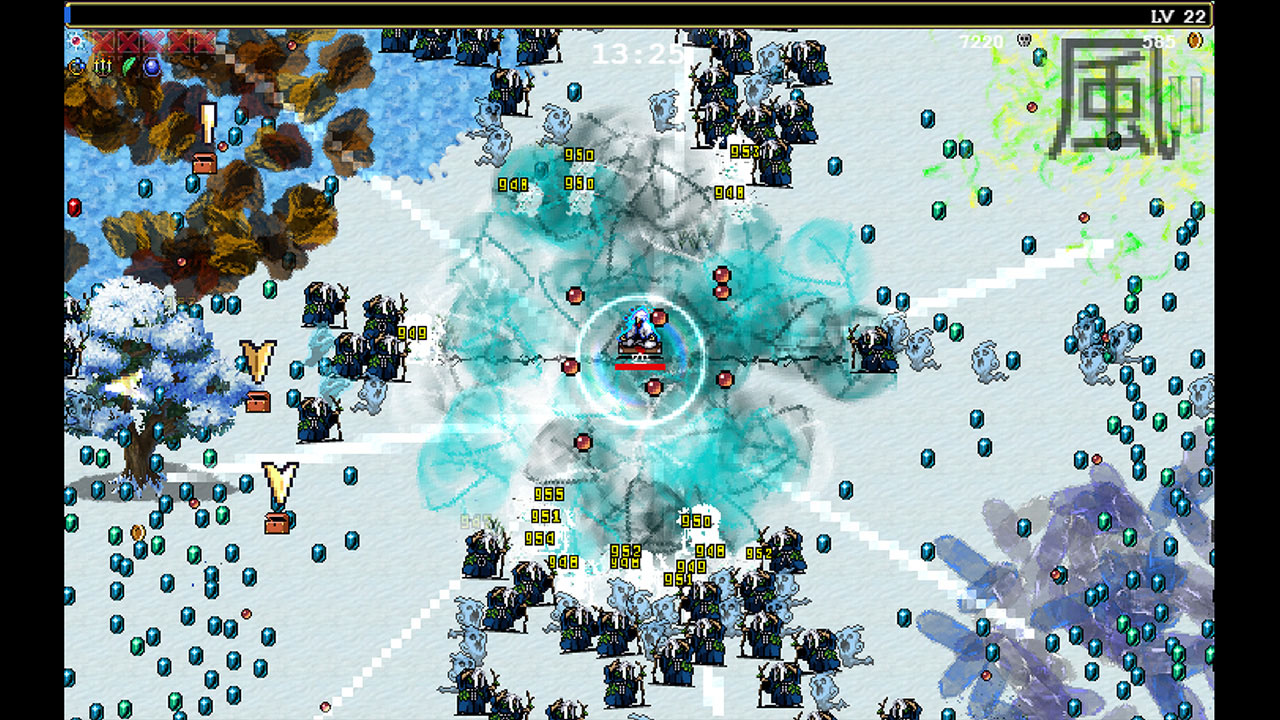Click the green leaf item icon

coord(128,65)
